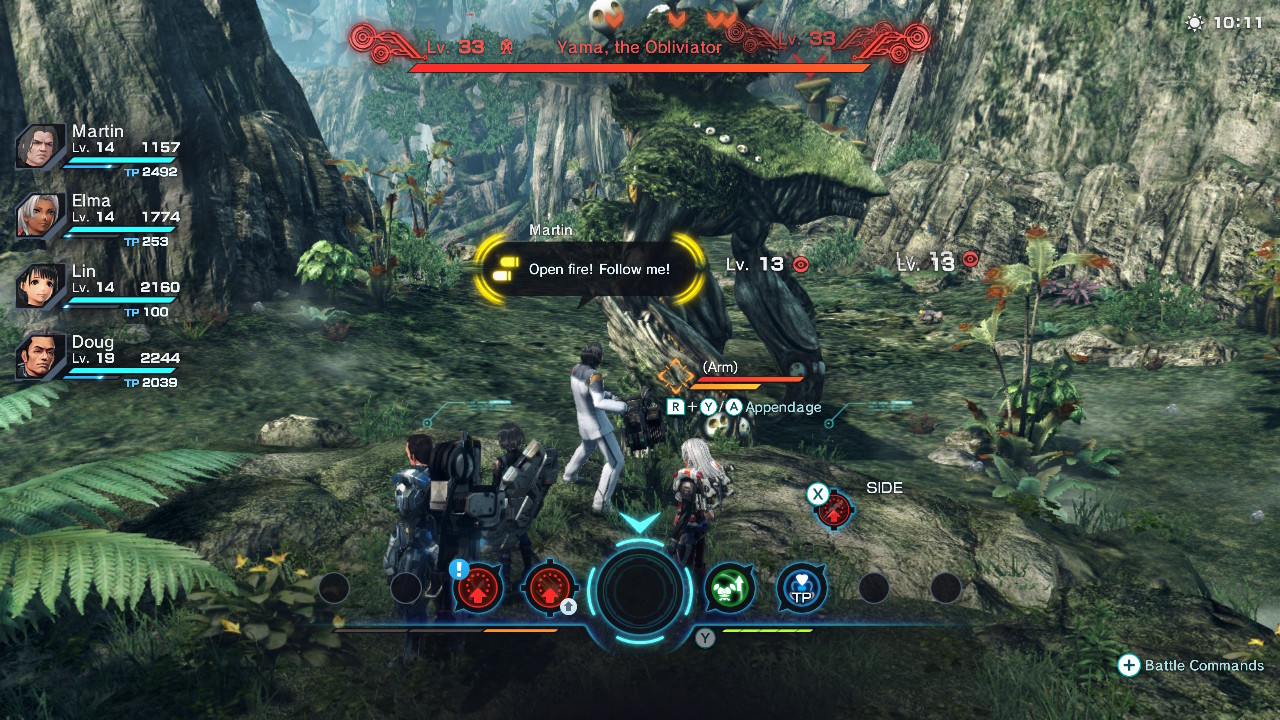Open Battle Commands
Image resolution: width=1280 pixels, height=720 pixels.
point(1192,665)
